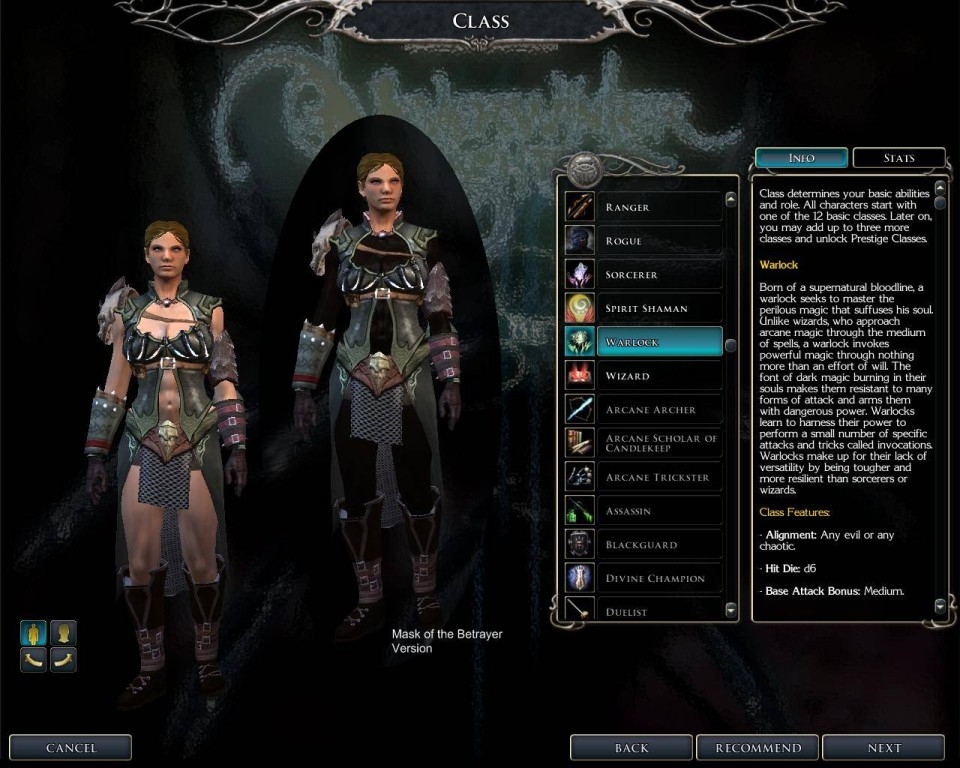
Task: Select the Assassin class entry
Action: [x=643, y=511]
